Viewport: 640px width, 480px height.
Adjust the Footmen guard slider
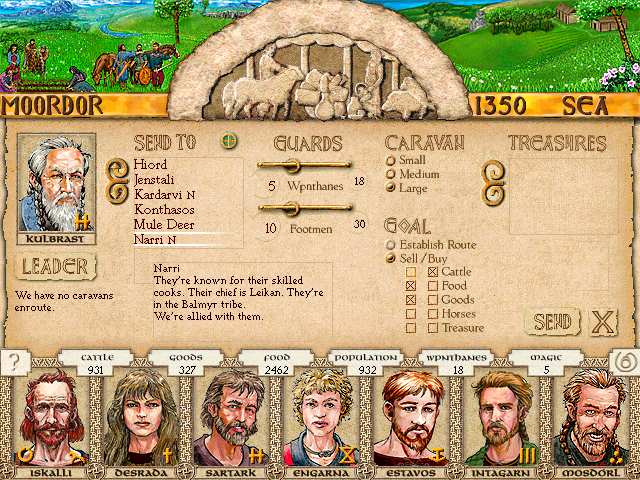point(293,208)
